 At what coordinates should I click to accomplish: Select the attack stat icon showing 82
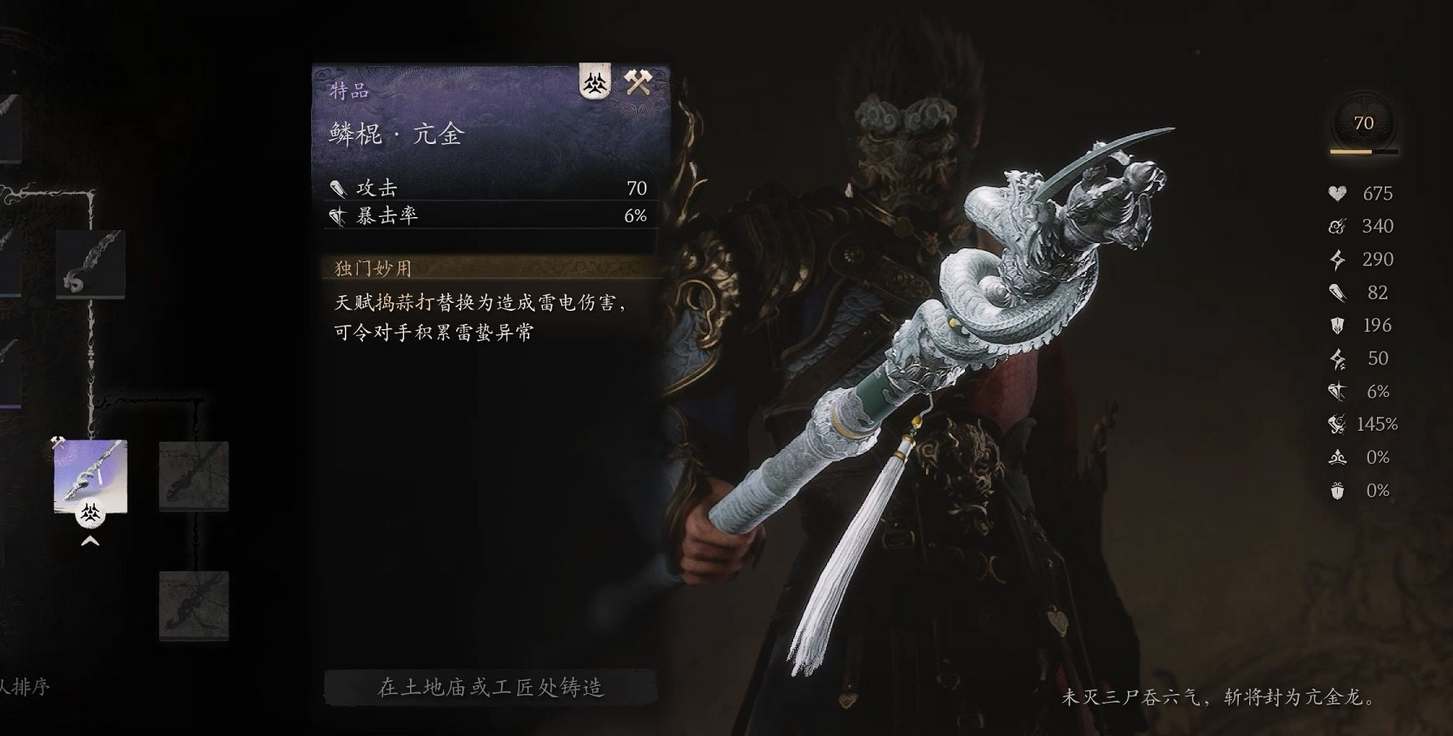[1337, 292]
